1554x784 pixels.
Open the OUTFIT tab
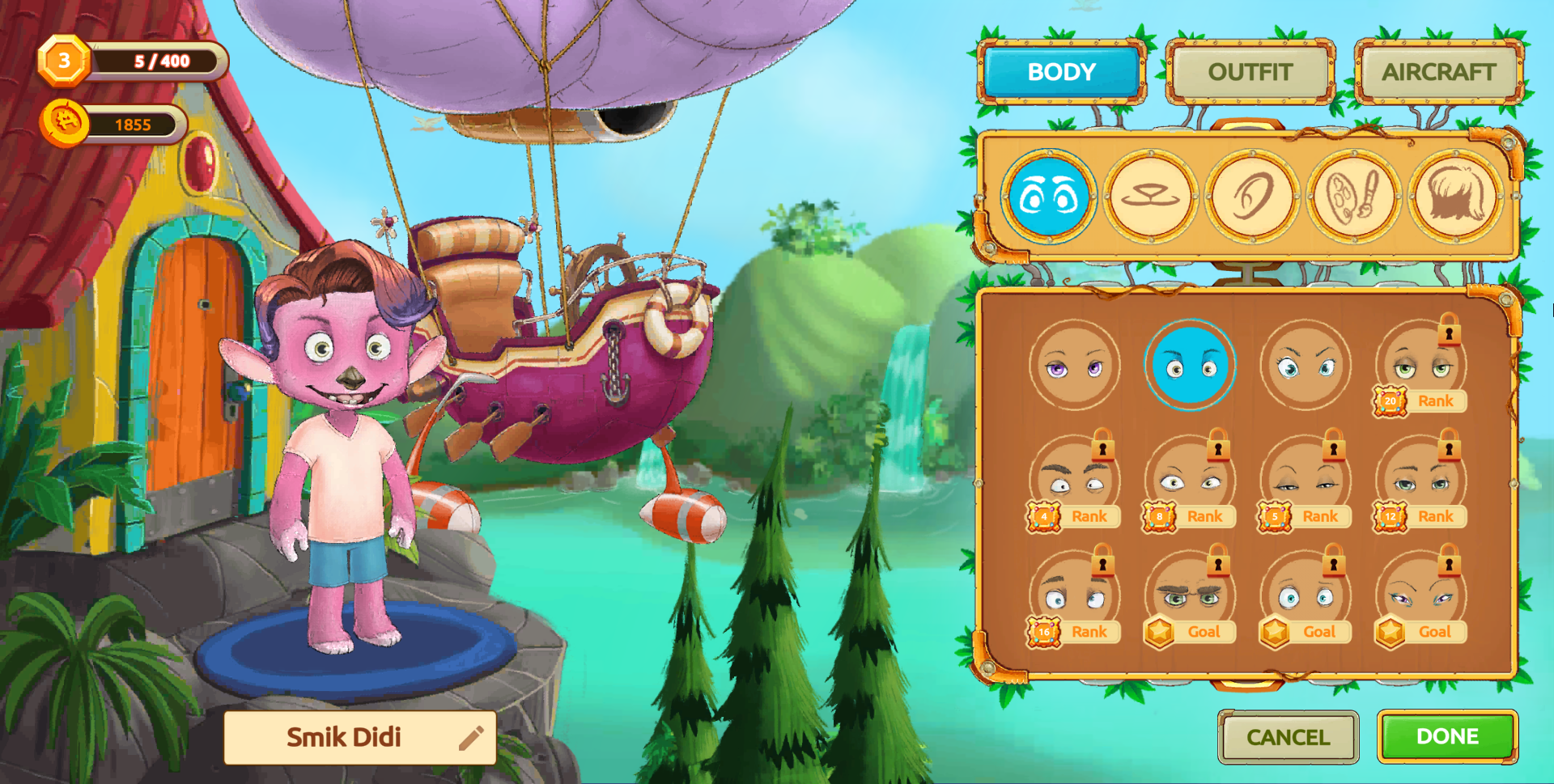click(1250, 72)
